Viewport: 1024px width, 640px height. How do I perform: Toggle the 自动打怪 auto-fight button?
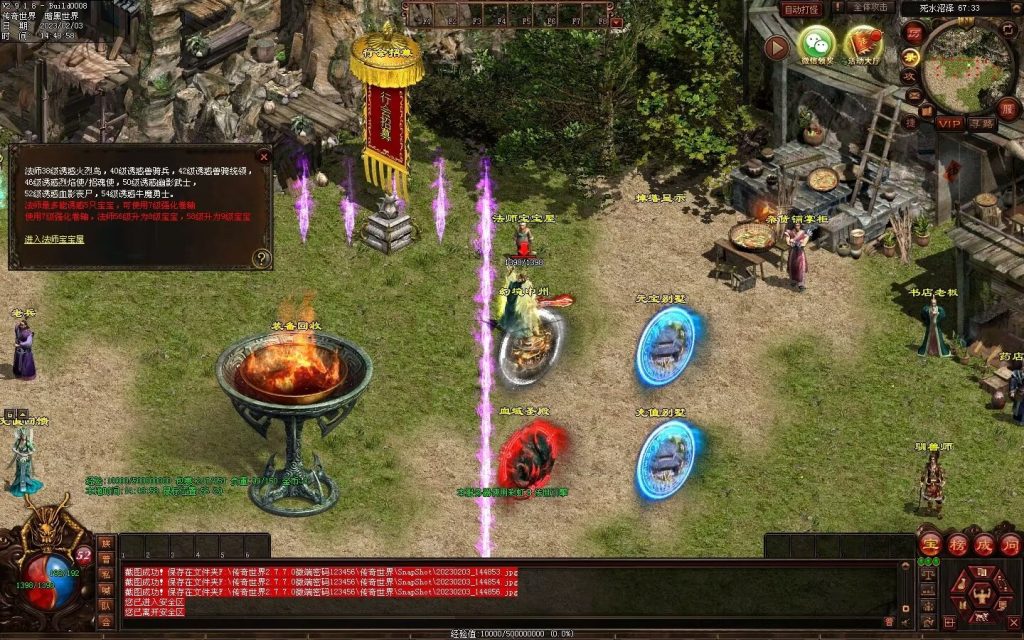[801, 9]
